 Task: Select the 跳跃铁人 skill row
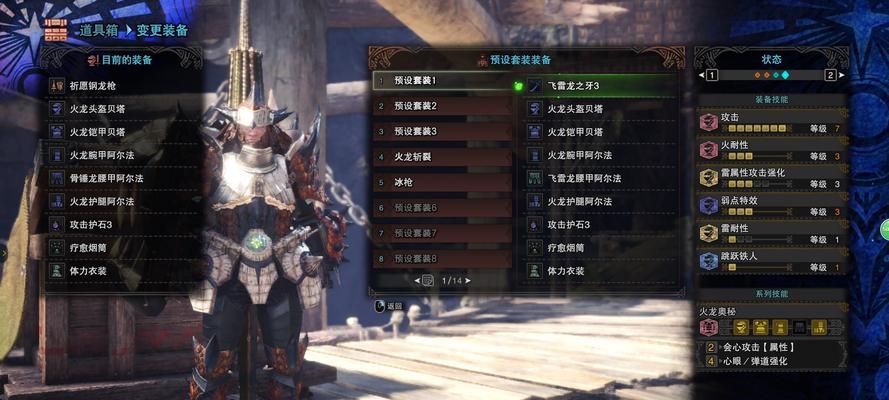click(772, 262)
